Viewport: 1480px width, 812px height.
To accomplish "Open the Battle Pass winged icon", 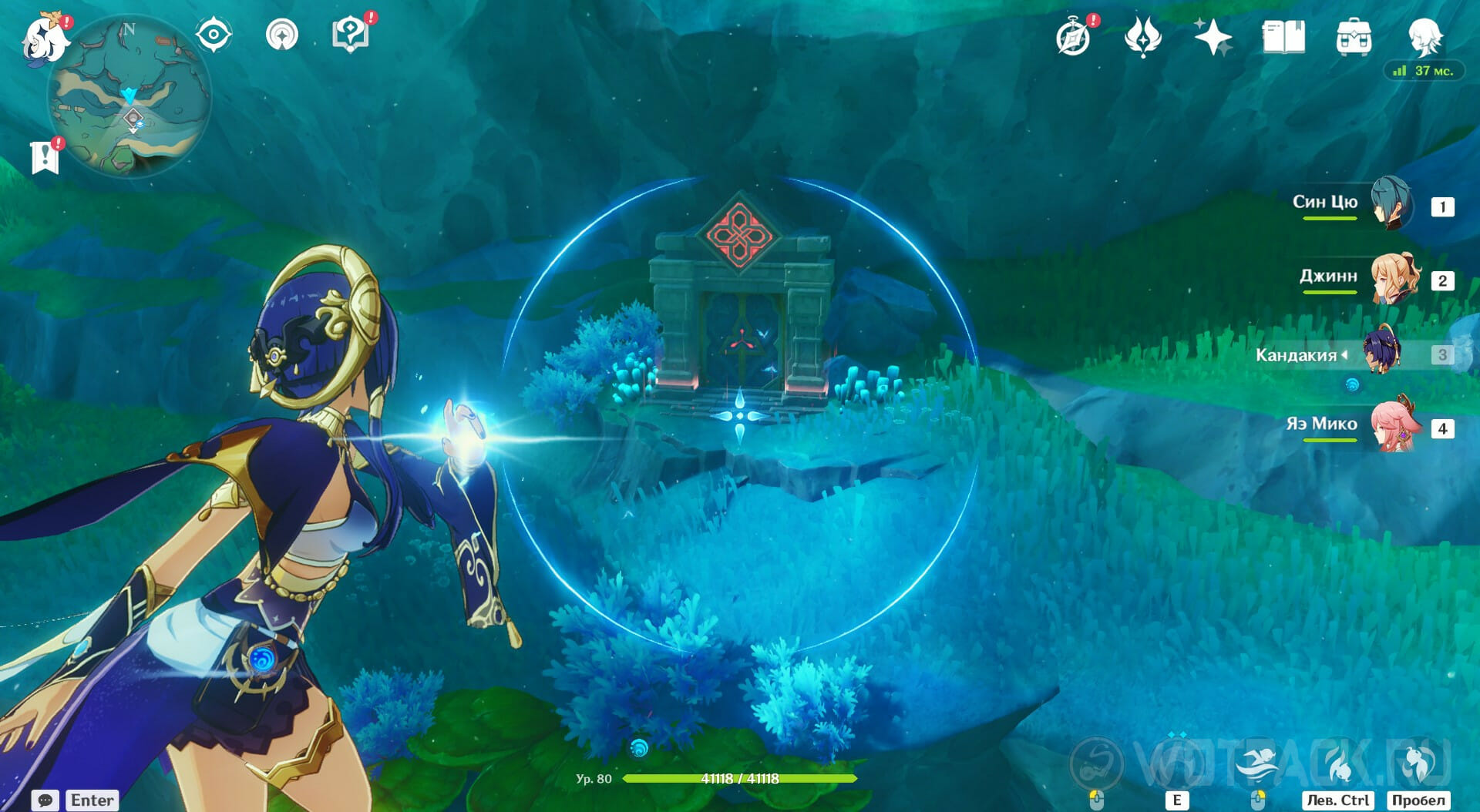I will (x=1142, y=37).
